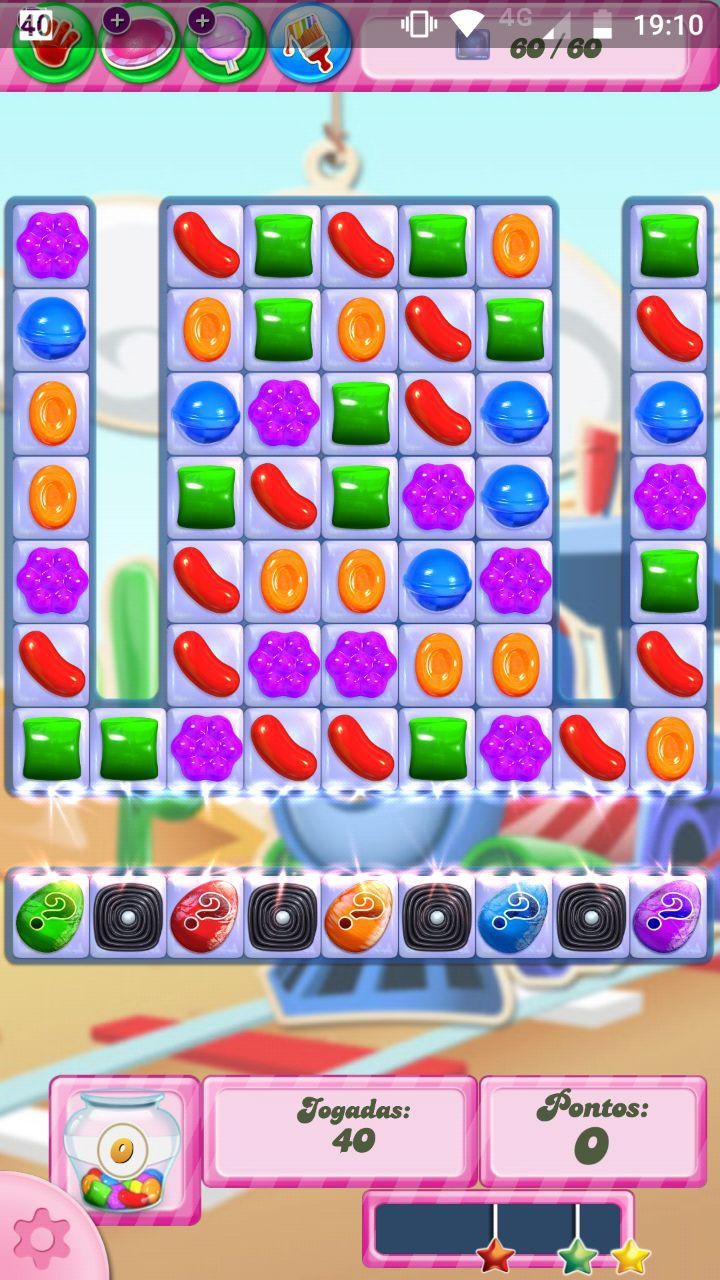Use the paintbrush booster

pos(310,44)
